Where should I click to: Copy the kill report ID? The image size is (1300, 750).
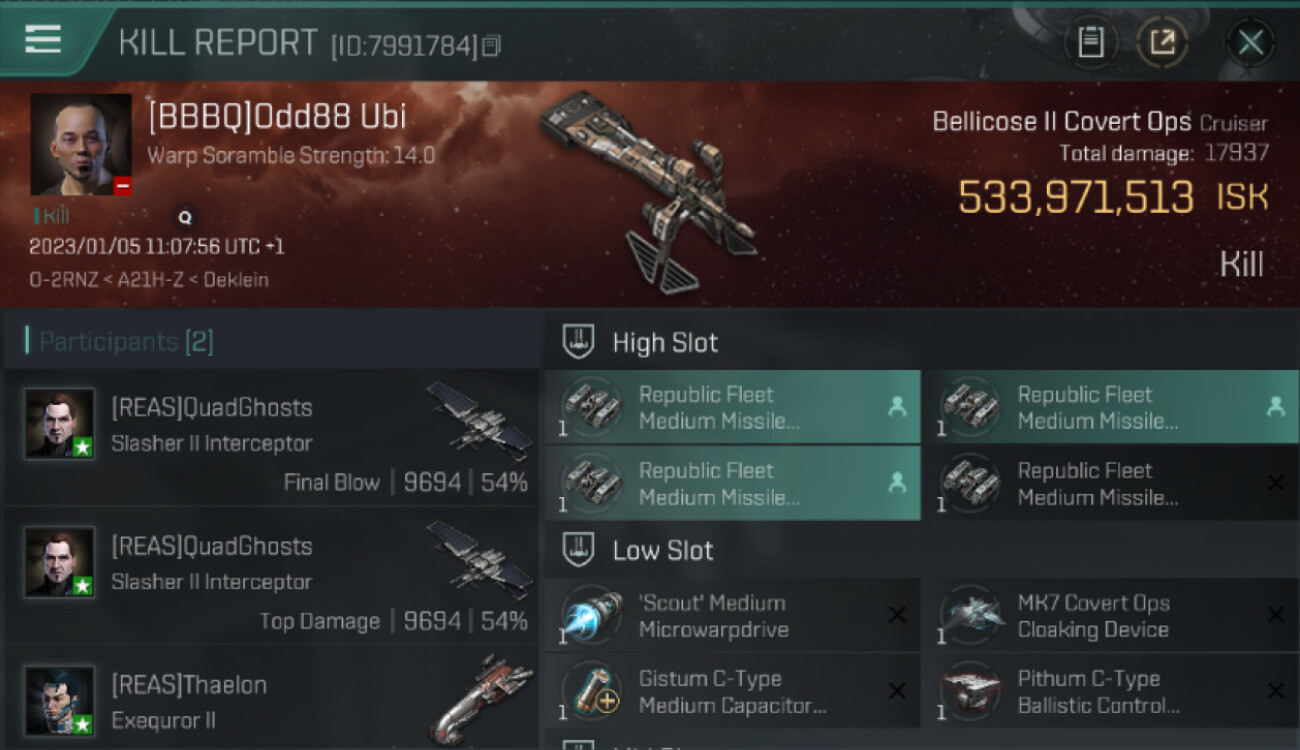[491, 46]
